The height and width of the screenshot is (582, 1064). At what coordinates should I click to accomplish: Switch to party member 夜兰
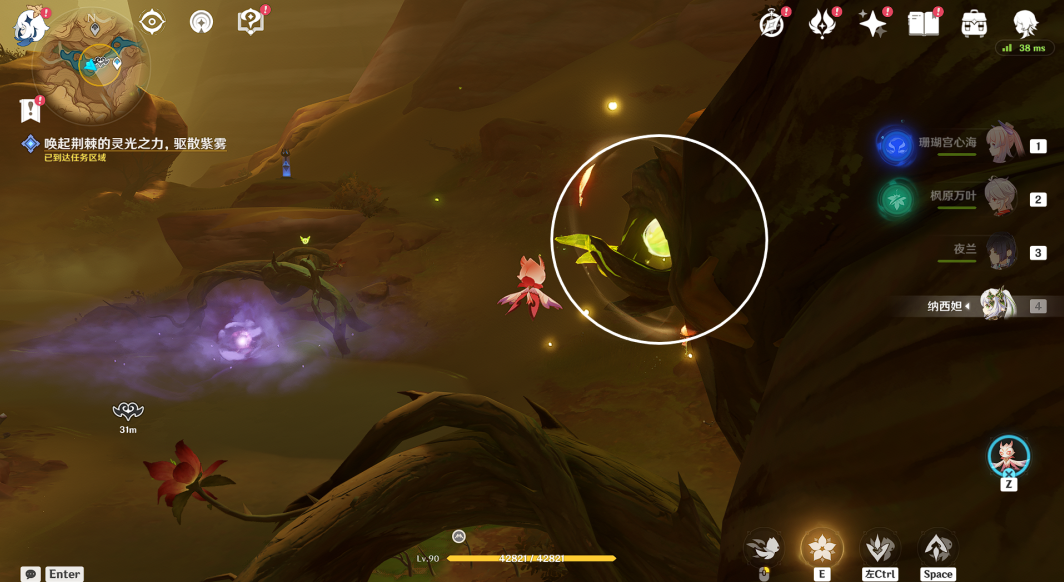coord(1001,252)
